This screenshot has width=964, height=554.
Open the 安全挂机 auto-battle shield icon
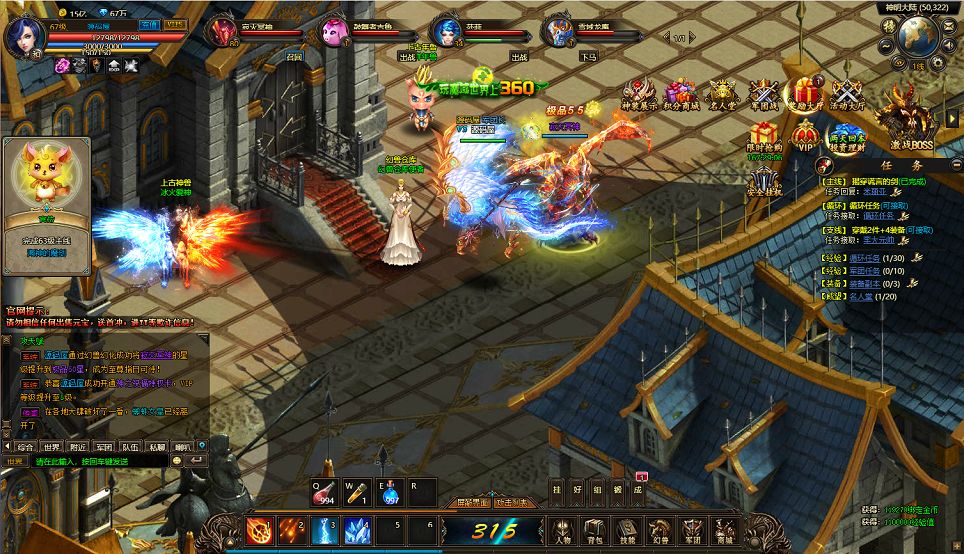click(764, 182)
